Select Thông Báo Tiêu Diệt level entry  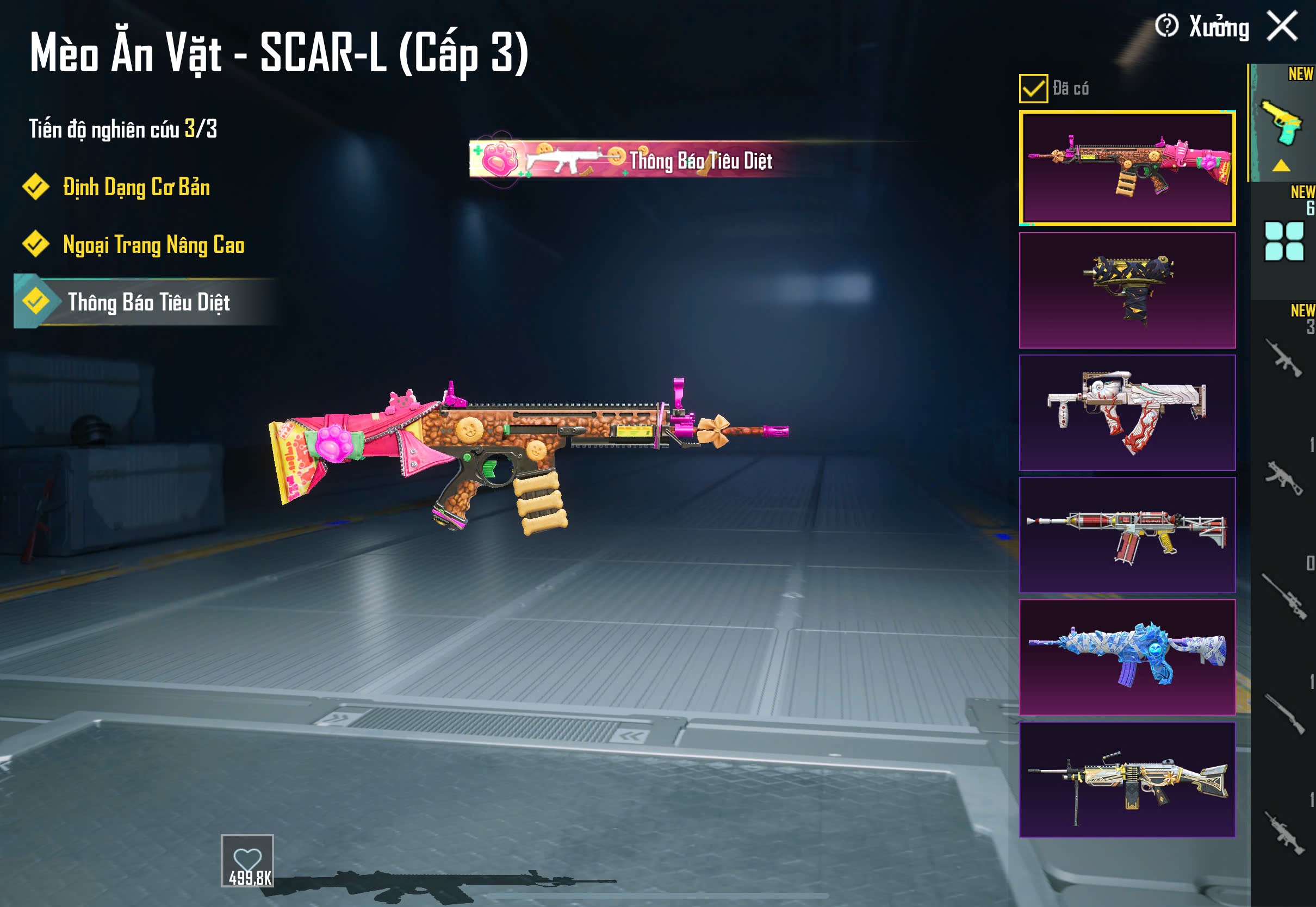point(148,302)
